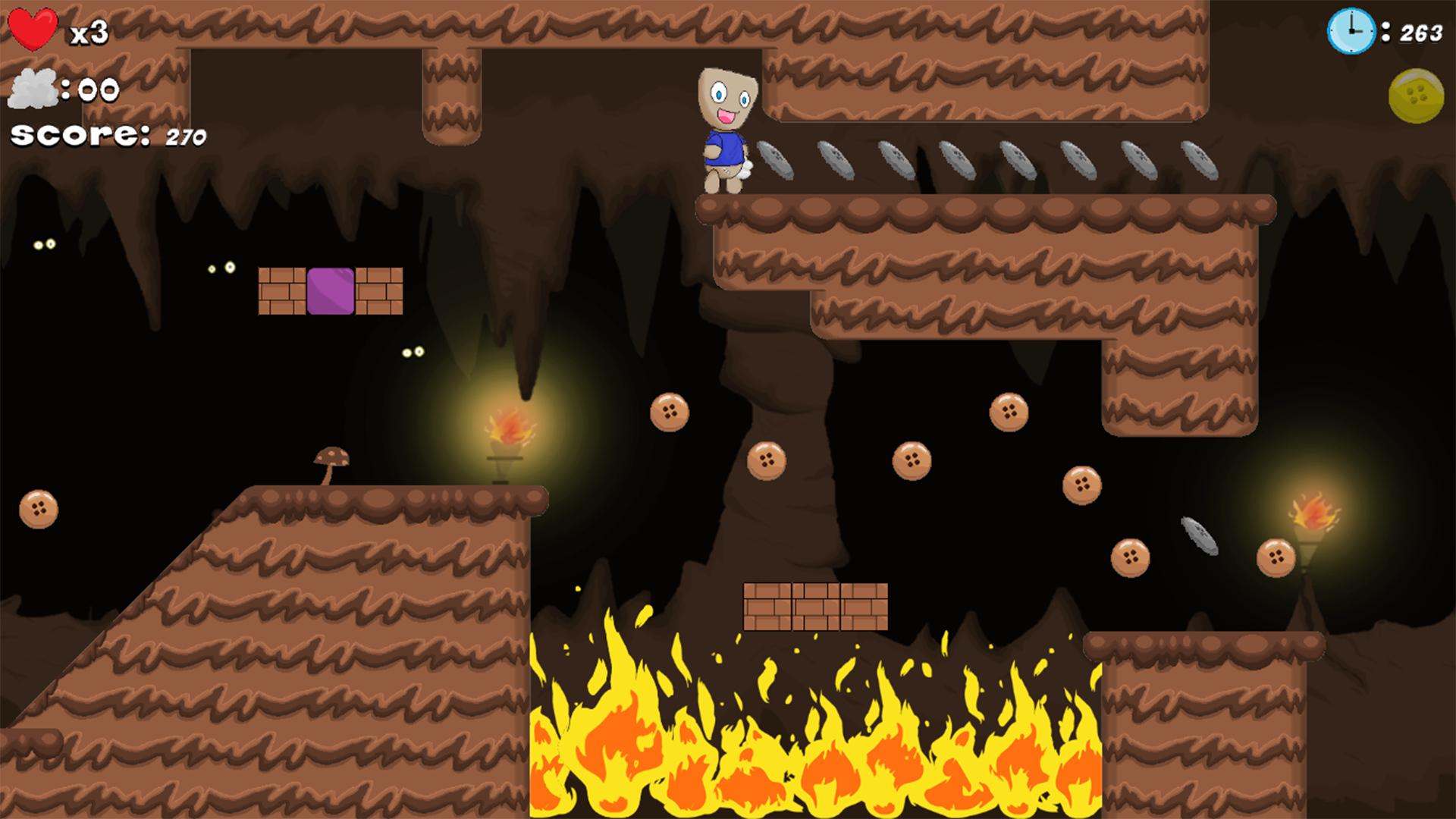This screenshot has width=1456, height=819.
Task: Click the x3 lives counter text
Action: point(89,32)
